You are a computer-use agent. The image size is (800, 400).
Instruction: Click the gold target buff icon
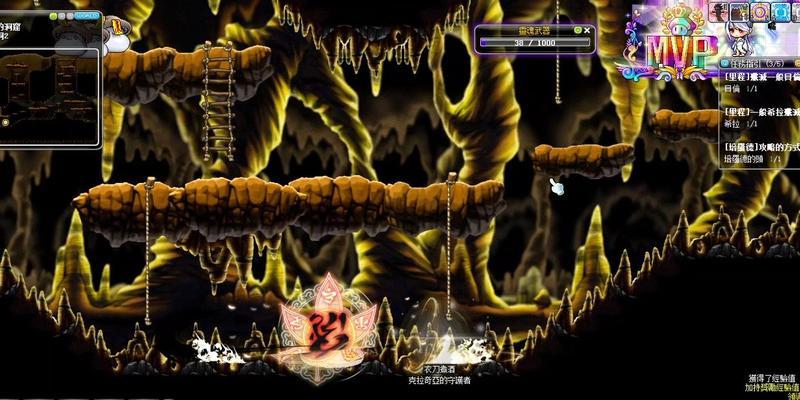(x=761, y=12)
